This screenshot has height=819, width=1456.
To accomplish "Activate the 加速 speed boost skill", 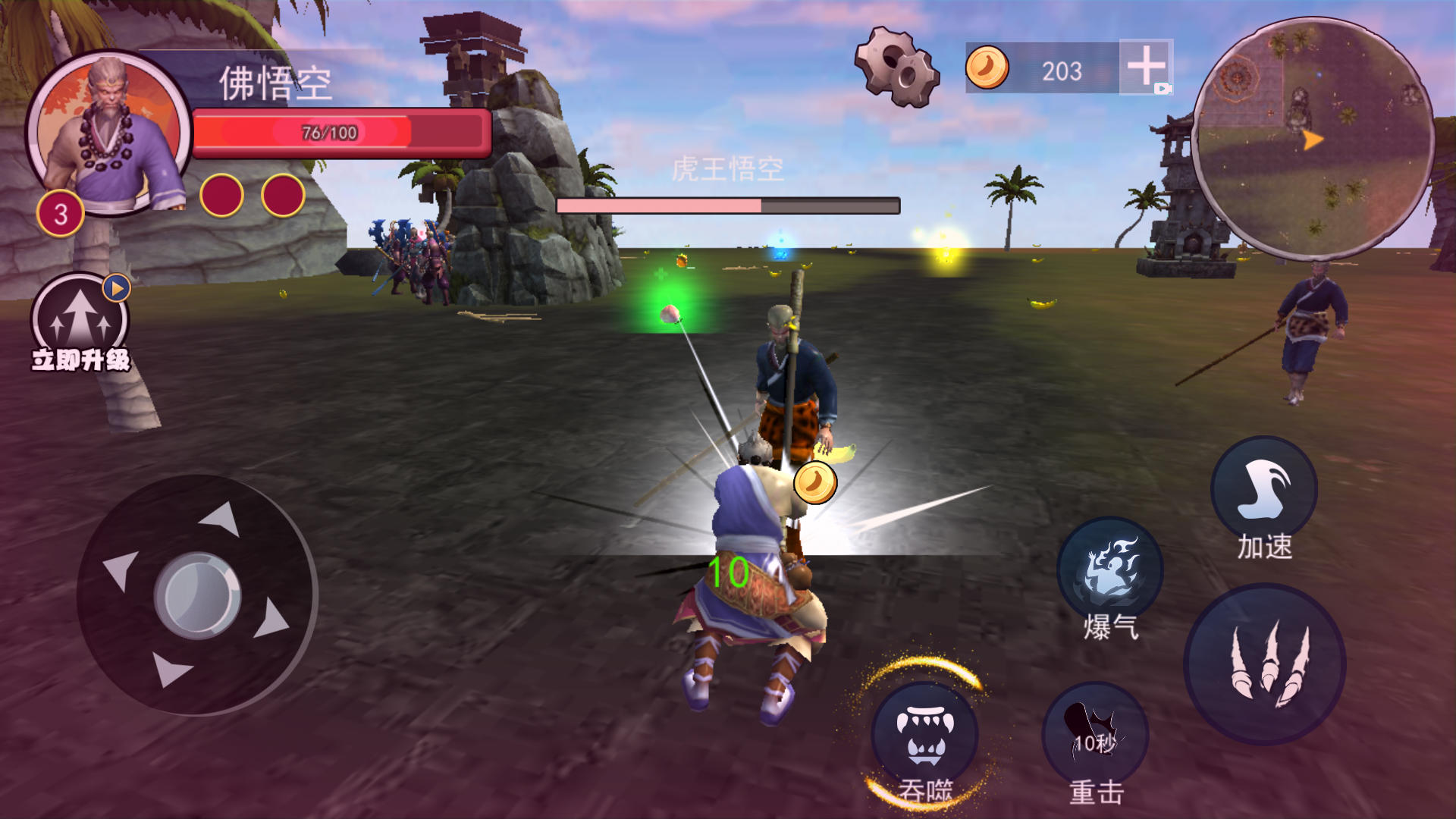I will 1263,491.
